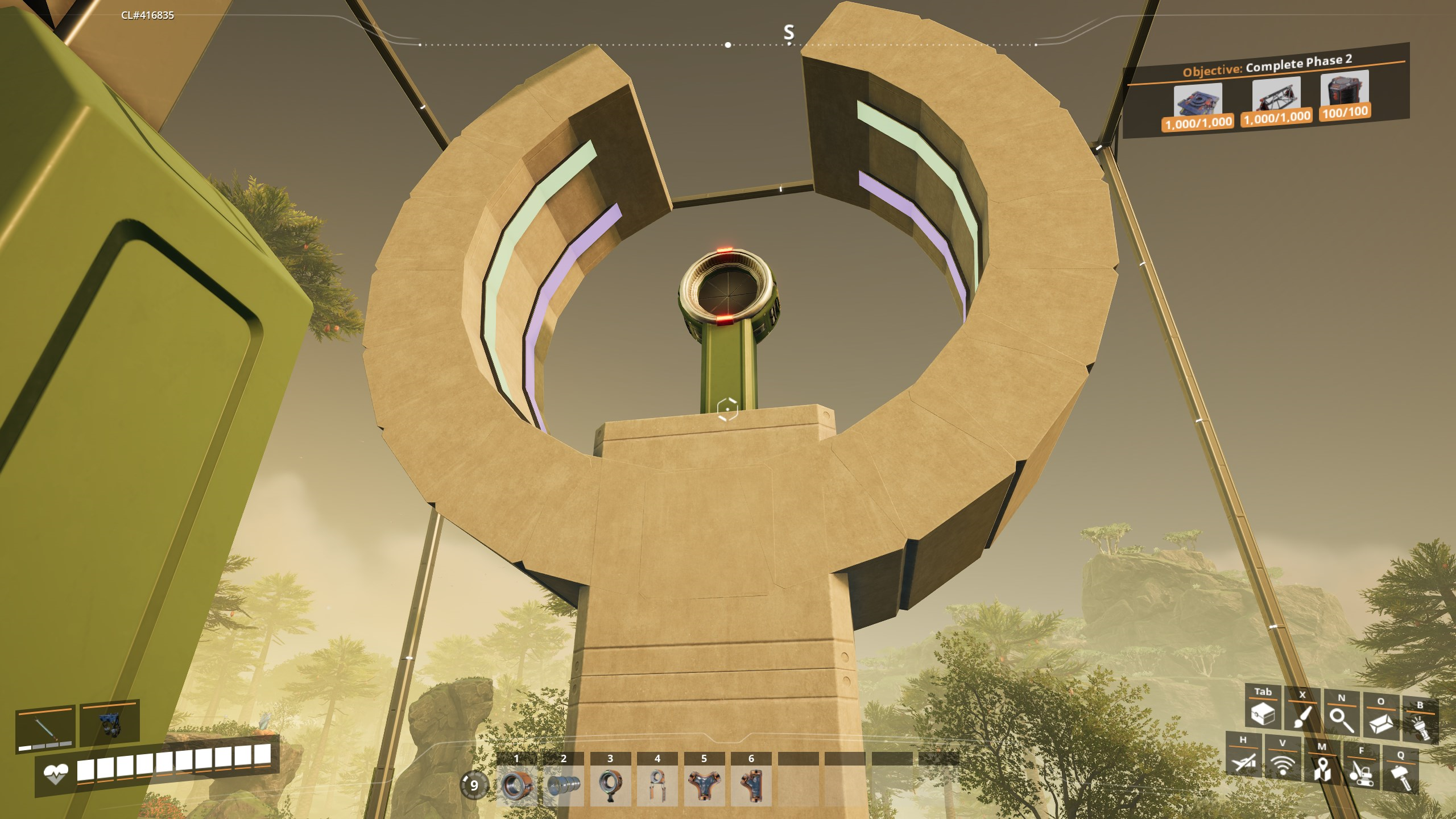Screen dimensions: 1456x819
Task: Select the pipeline hotbar slot 1
Action: click(x=516, y=785)
